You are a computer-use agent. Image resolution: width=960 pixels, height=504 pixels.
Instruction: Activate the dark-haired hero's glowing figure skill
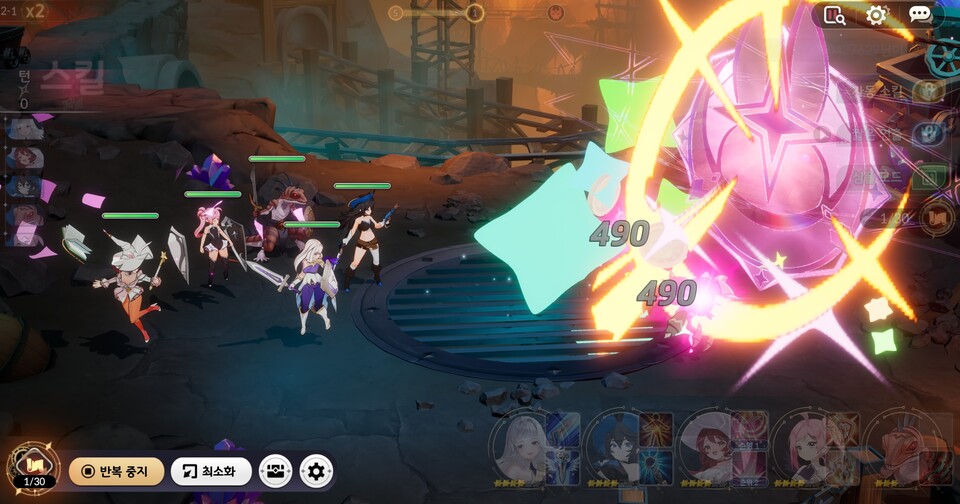click(x=656, y=428)
